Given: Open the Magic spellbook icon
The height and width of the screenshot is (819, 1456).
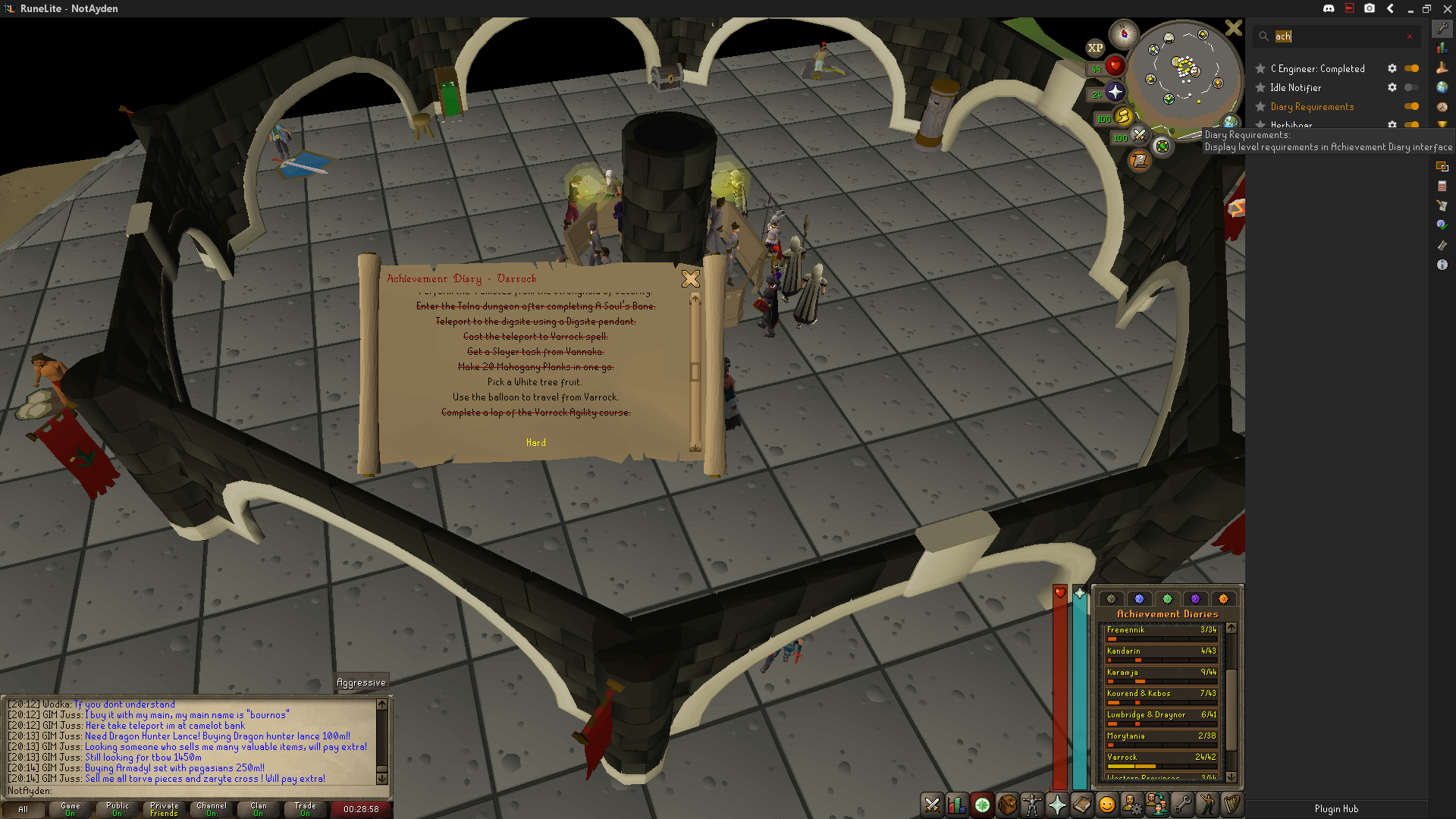Looking at the screenshot, I should click(x=1082, y=805).
